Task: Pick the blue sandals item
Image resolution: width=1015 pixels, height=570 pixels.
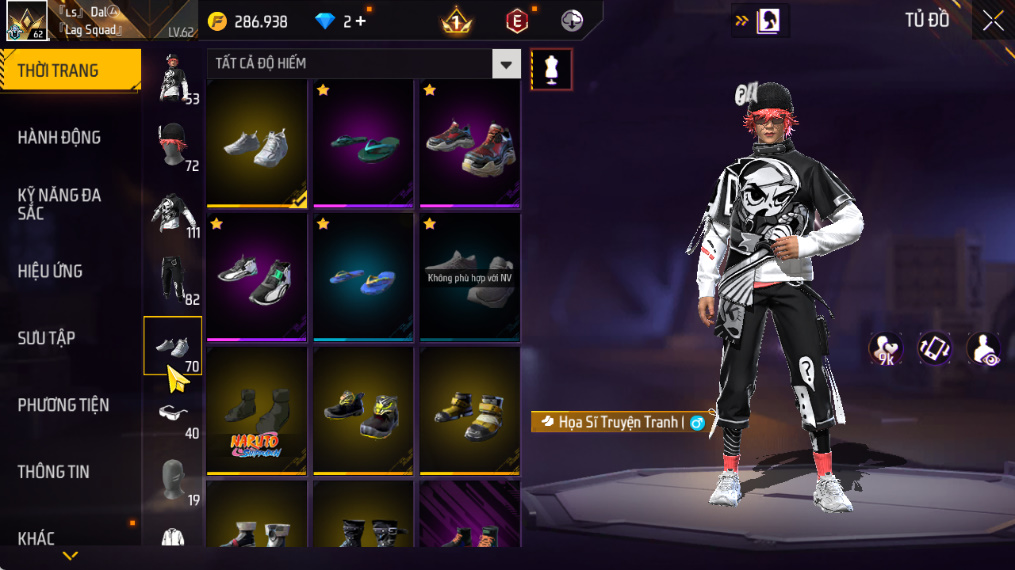Action: click(x=366, y=278)
